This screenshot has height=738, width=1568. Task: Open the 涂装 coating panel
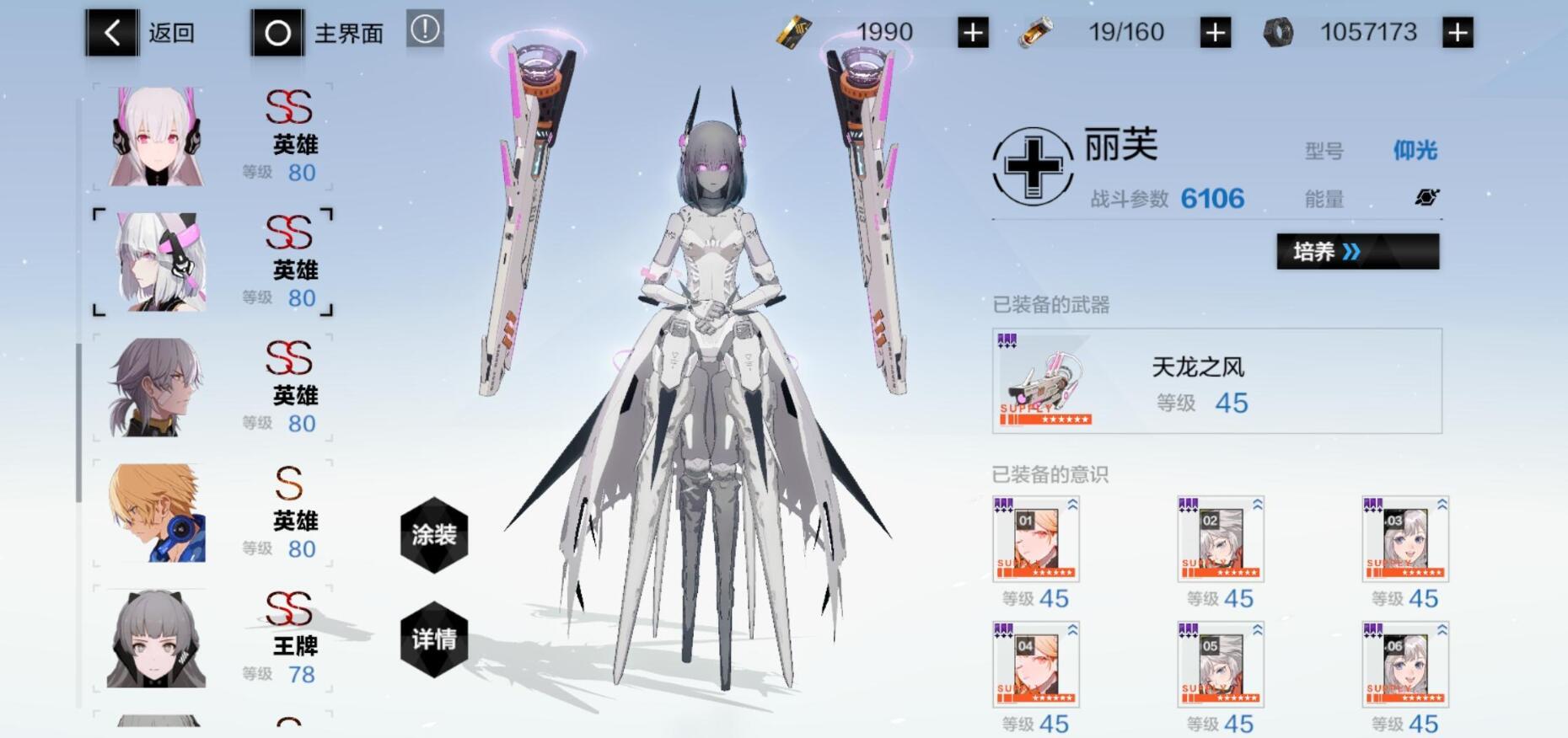point(432,536)
